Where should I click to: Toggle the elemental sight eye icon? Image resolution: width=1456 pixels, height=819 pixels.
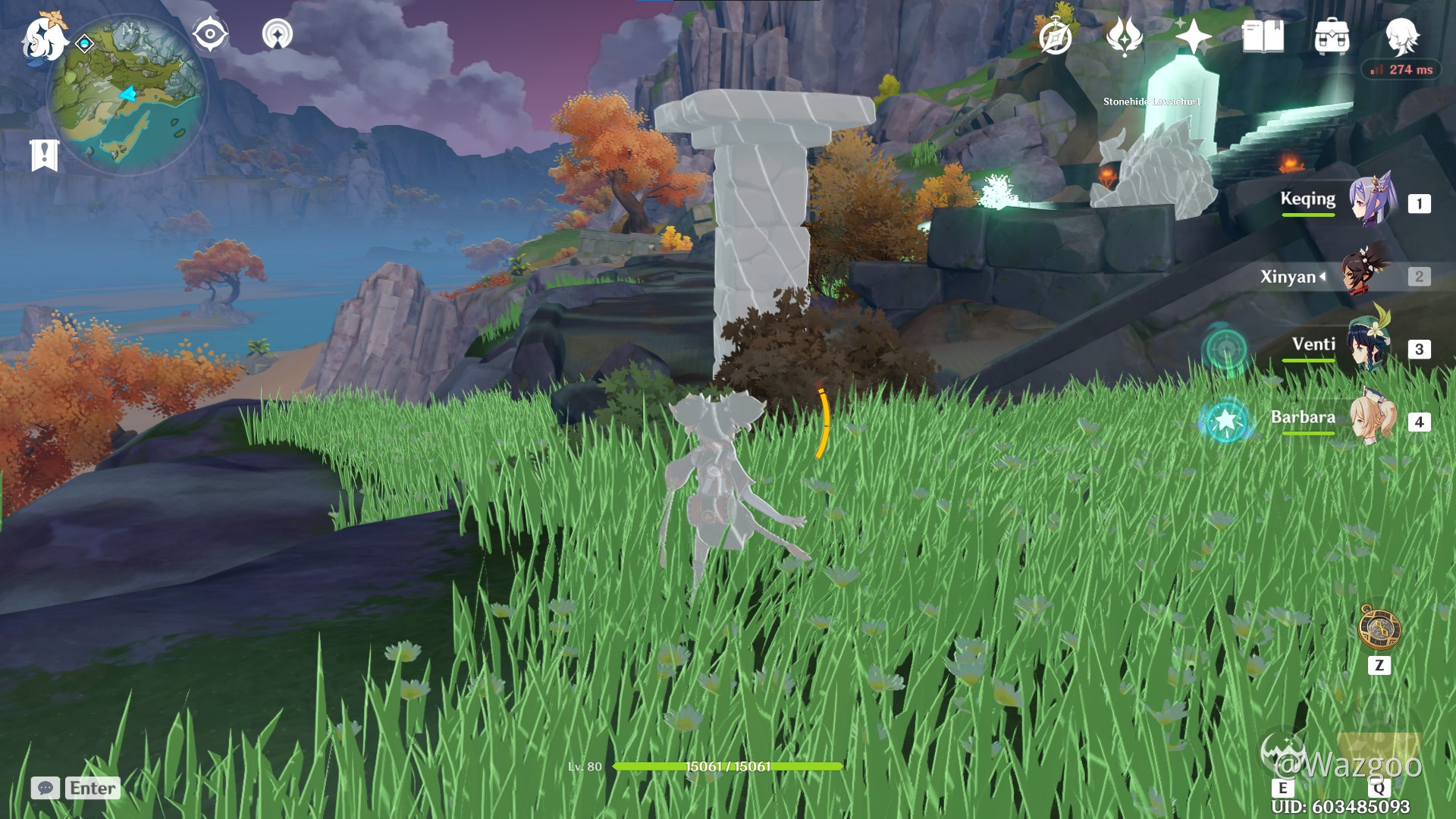point(209,34)
